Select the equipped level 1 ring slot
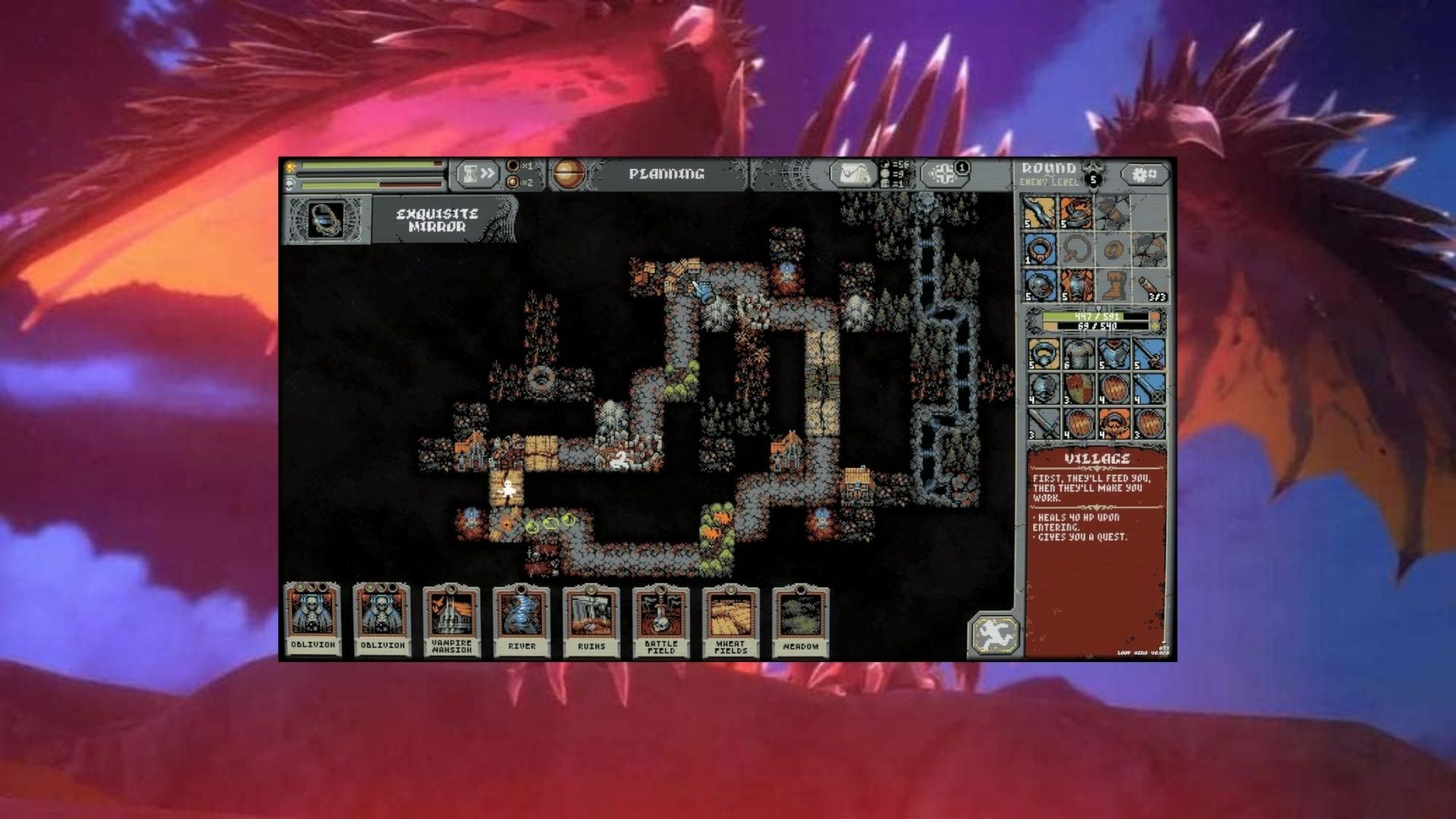 (1040, 249)
